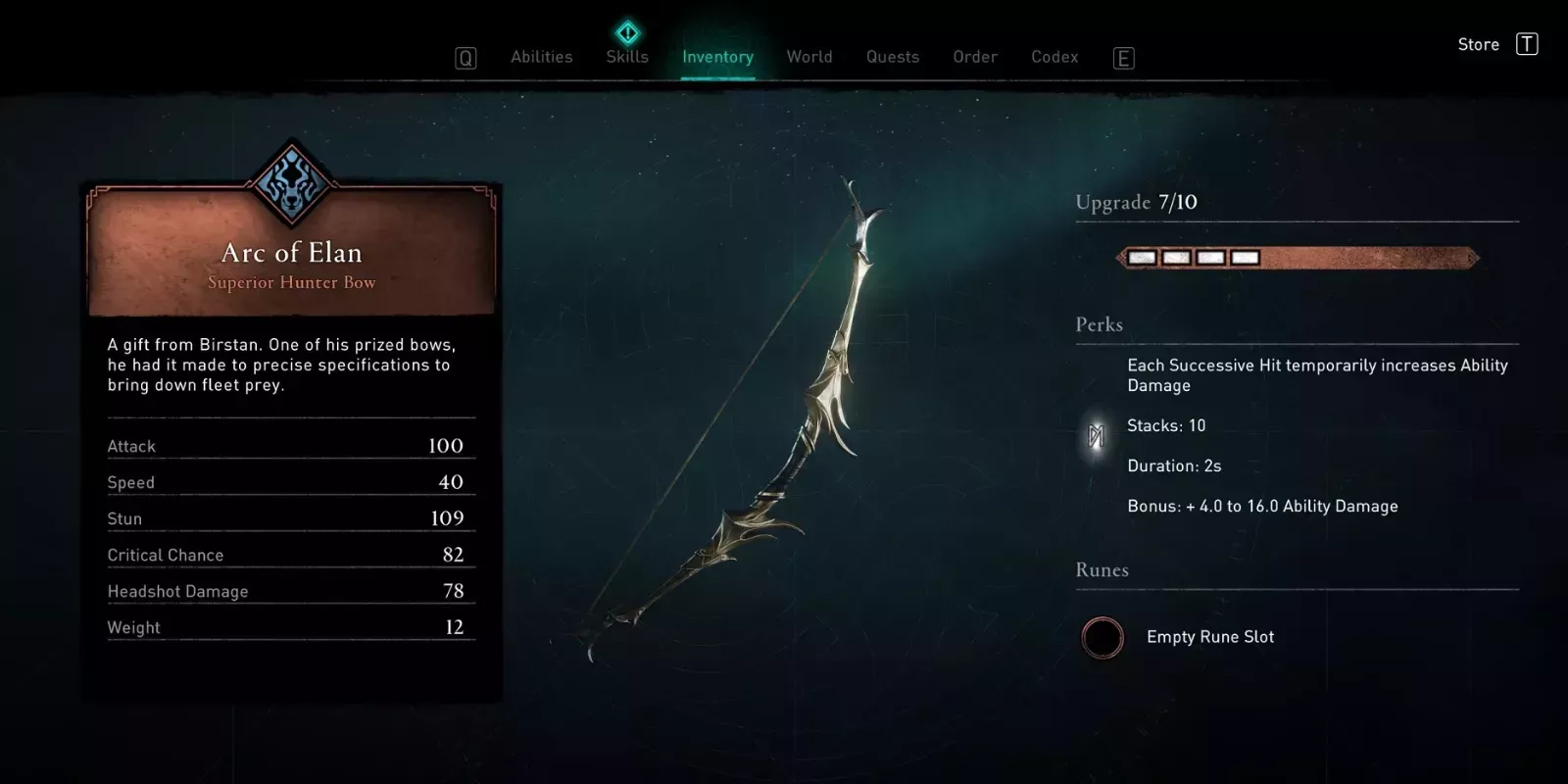Open the Skills tab
Viewport: 1568px width, 784px height.
(627, 57)
